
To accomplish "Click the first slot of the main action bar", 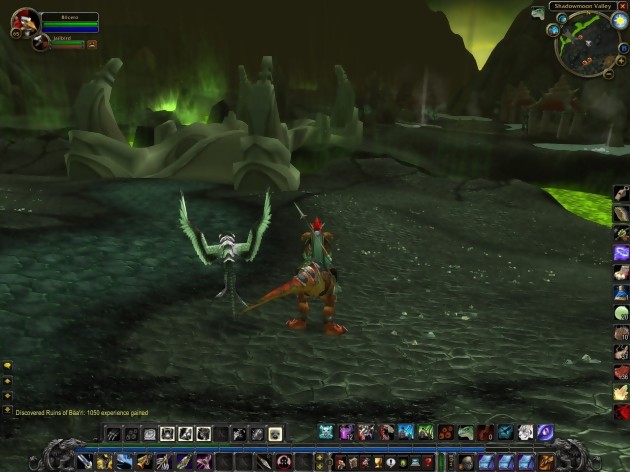I will [84, 461].
